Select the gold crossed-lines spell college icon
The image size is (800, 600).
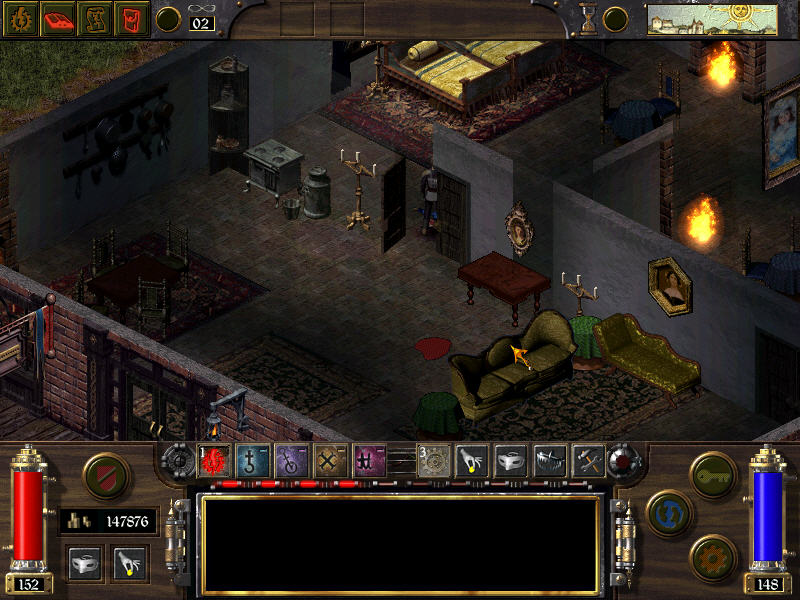coord(330,461)
